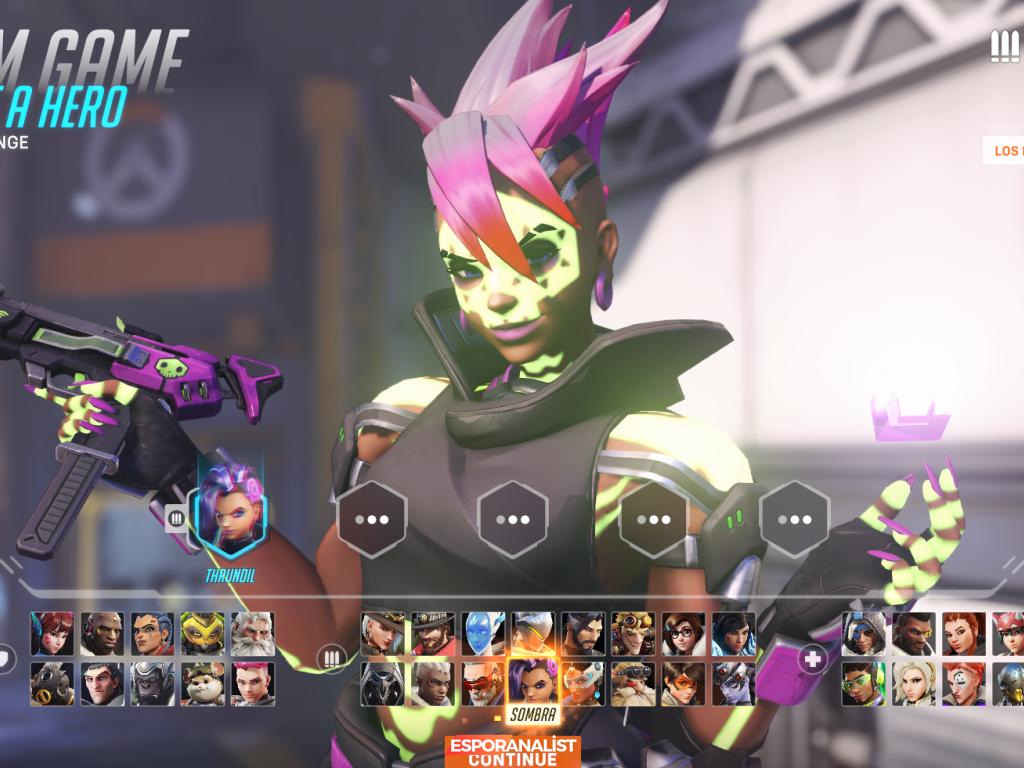
Task: Pick Lúcio with the green visor
Action: pyautogui.click(x=863, y=683)
